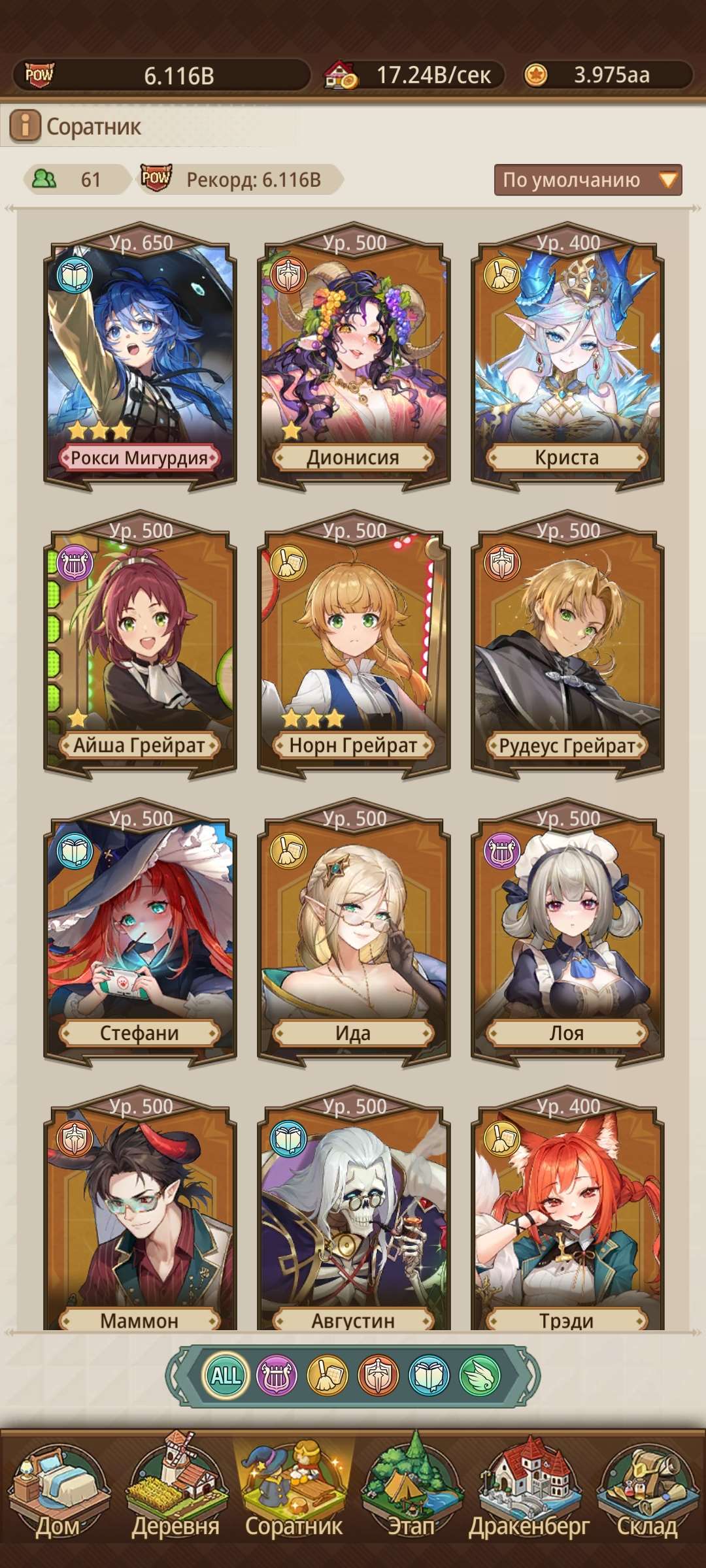Filter companions by green wing class
This screenshot has width=706, height=1568.
(x=479, y=1375)
